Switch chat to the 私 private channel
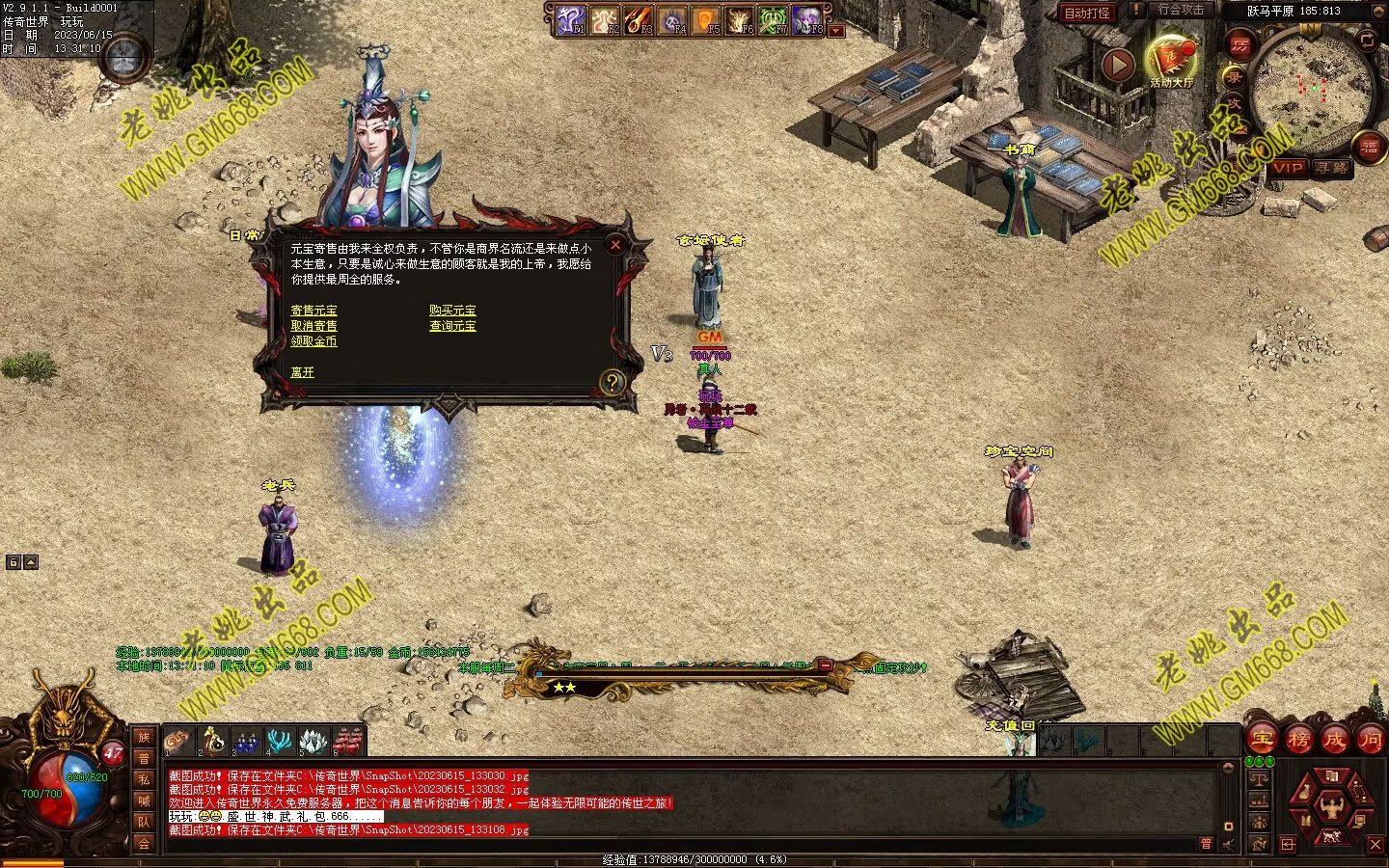Image resolution: width=1389 pixels, height=868 pixels. pos(144,779)
